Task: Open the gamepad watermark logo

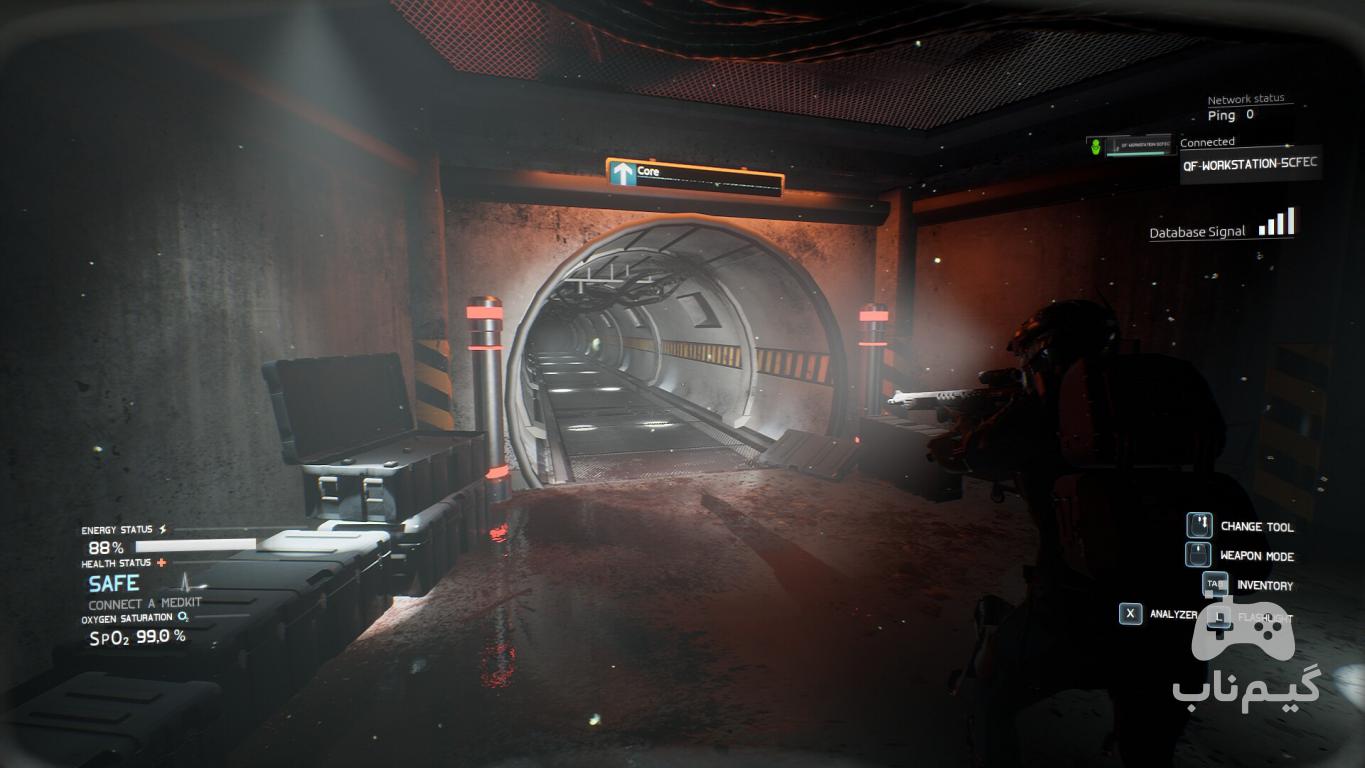Action: pos(1242,641)
